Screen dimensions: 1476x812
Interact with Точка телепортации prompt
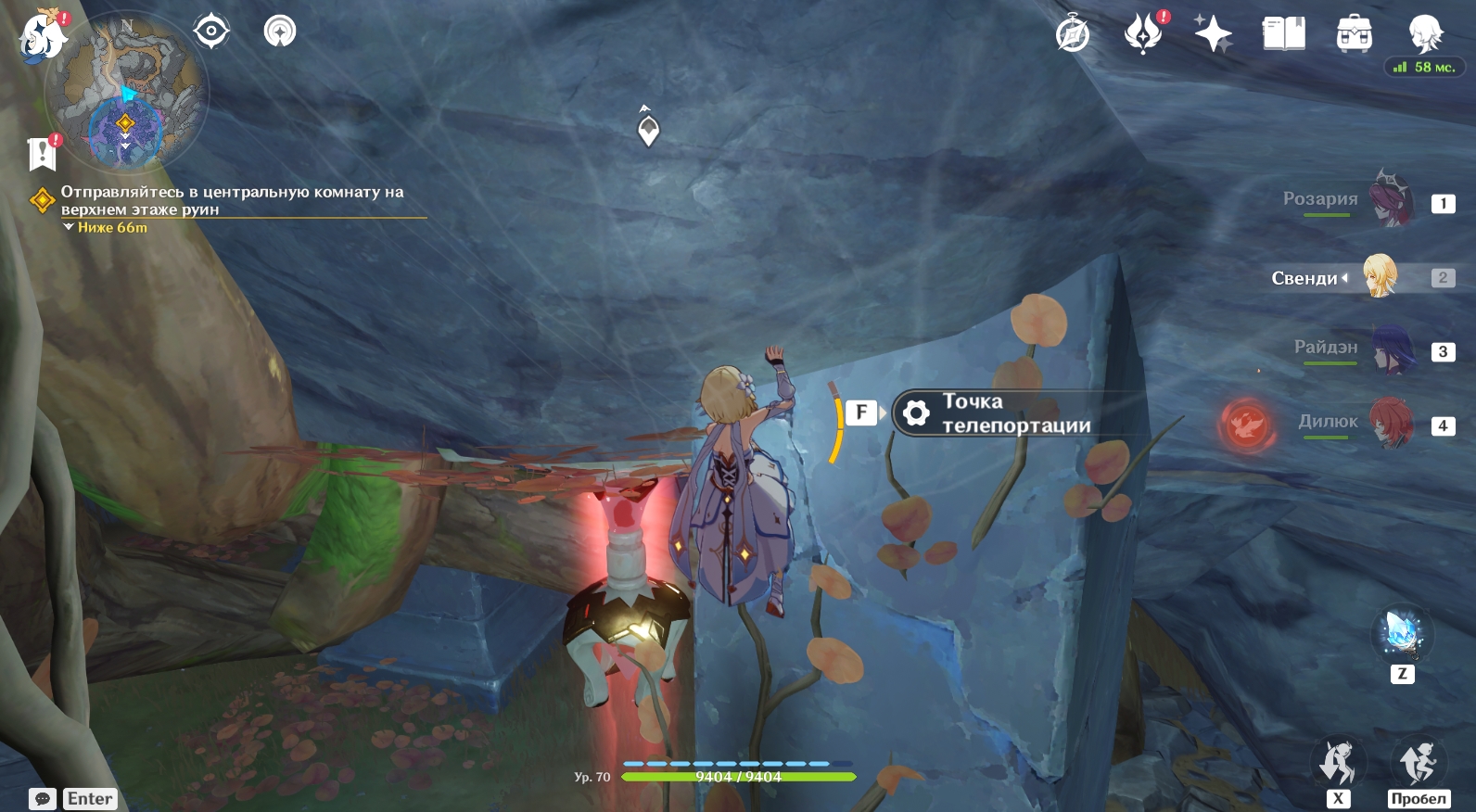(992, 413)
